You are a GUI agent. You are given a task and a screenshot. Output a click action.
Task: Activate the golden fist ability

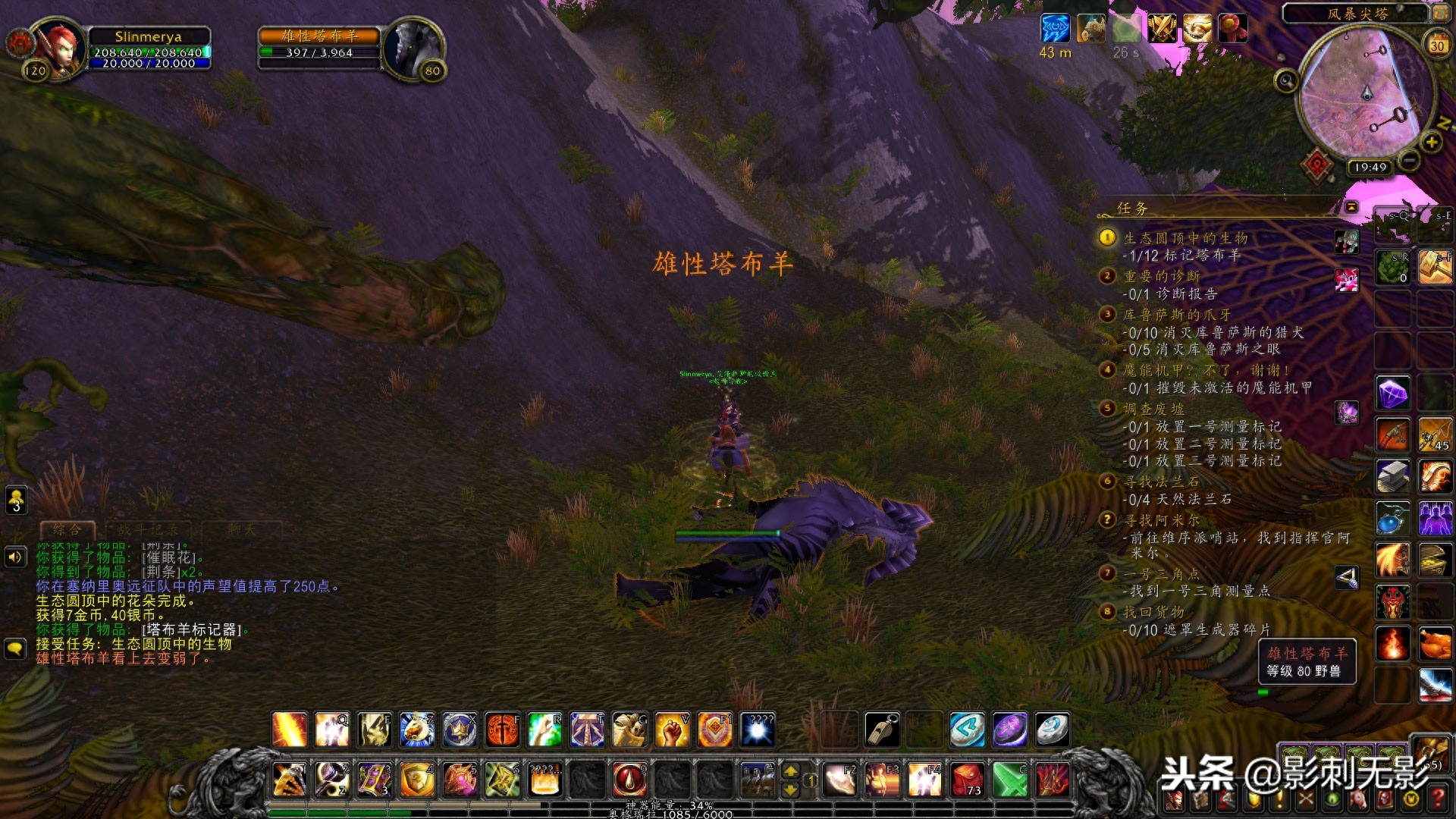coord(671,730)
